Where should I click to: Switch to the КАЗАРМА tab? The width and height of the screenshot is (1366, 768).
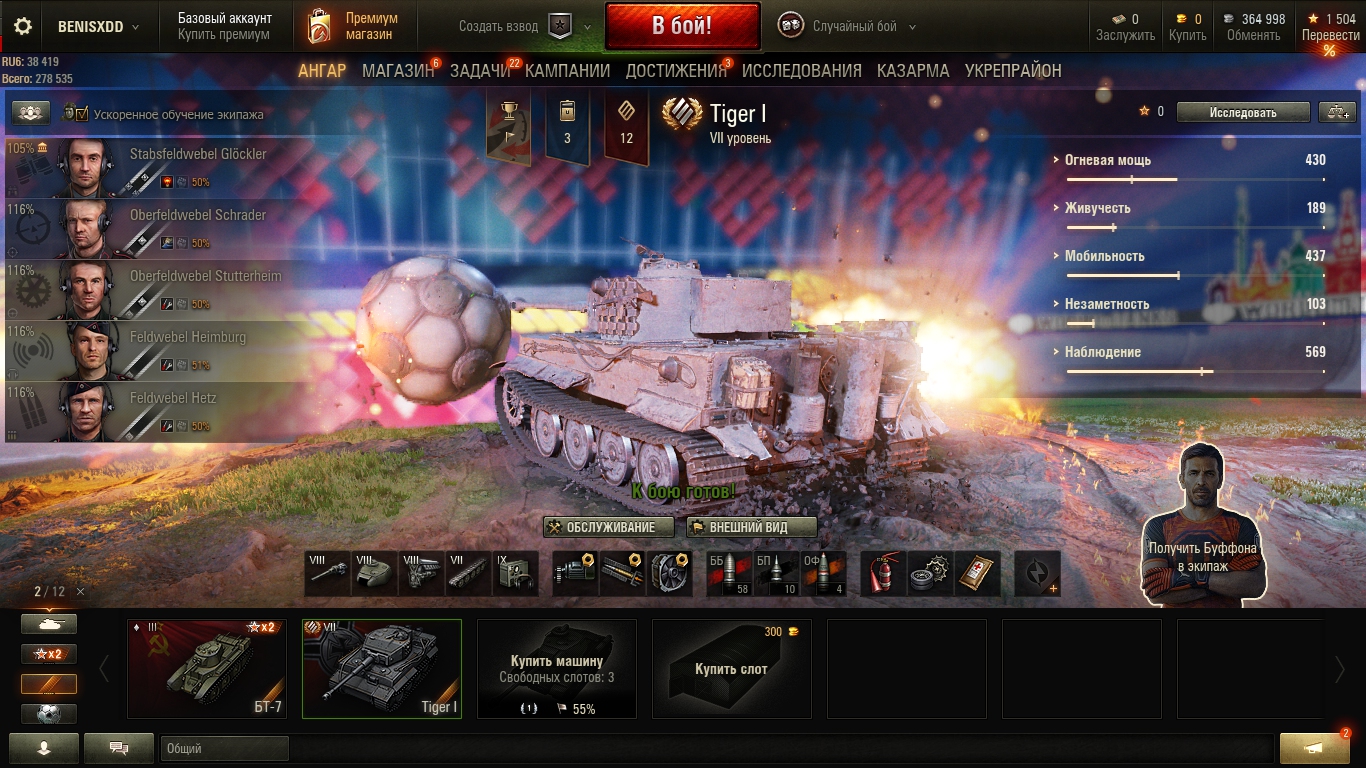[x=913, y=71]
